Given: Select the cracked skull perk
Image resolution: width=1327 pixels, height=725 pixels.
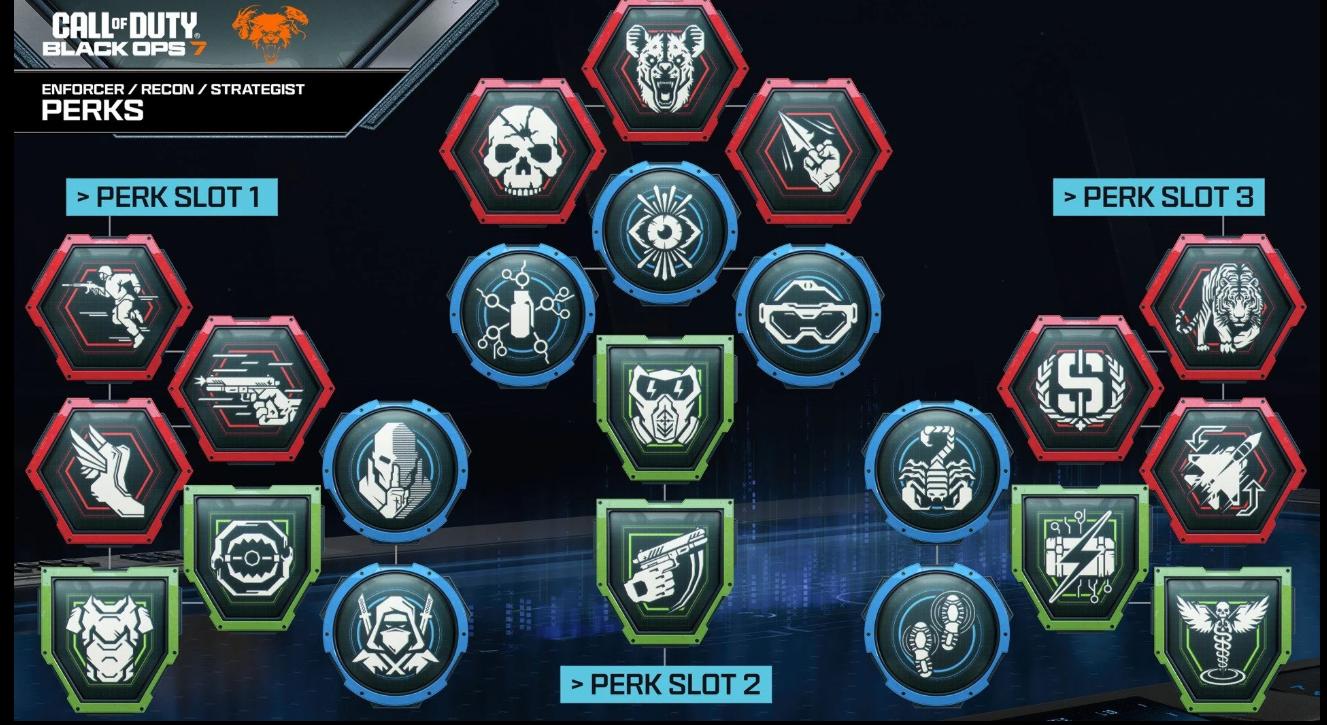Looking at the screenshot, I should (521, 152).
